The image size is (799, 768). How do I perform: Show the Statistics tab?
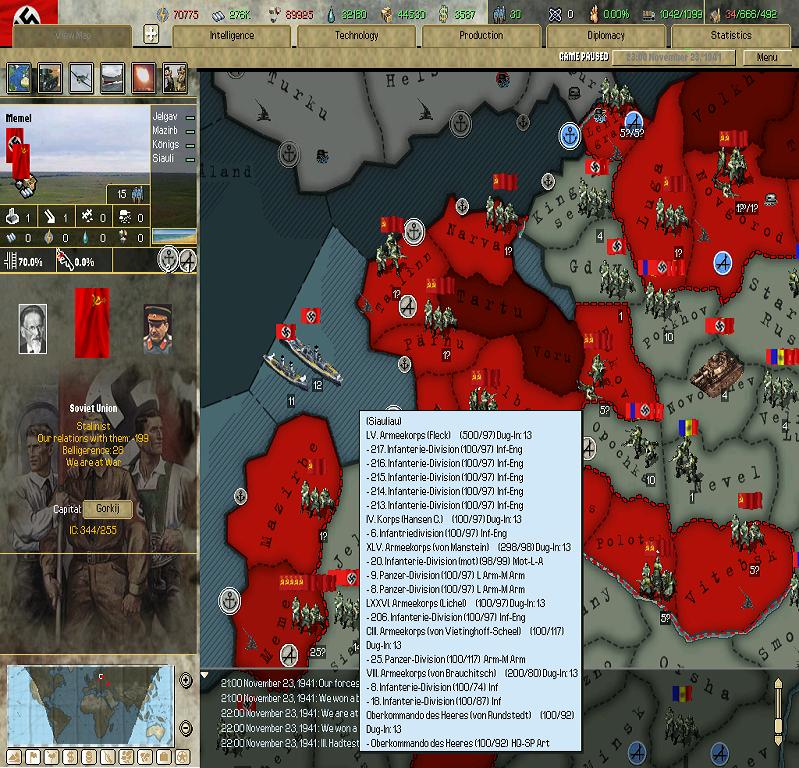[731, 36]
